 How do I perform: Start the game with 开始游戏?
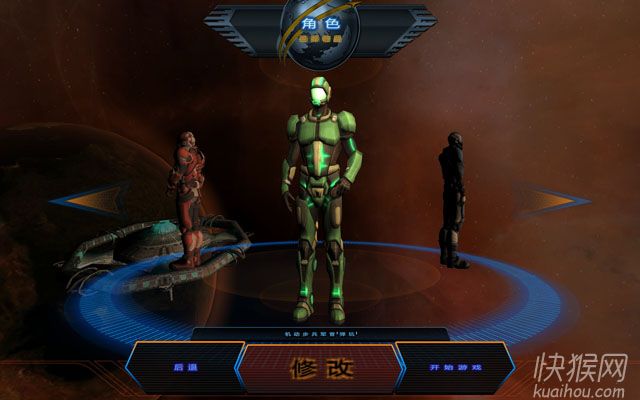(x=455, y=368)
